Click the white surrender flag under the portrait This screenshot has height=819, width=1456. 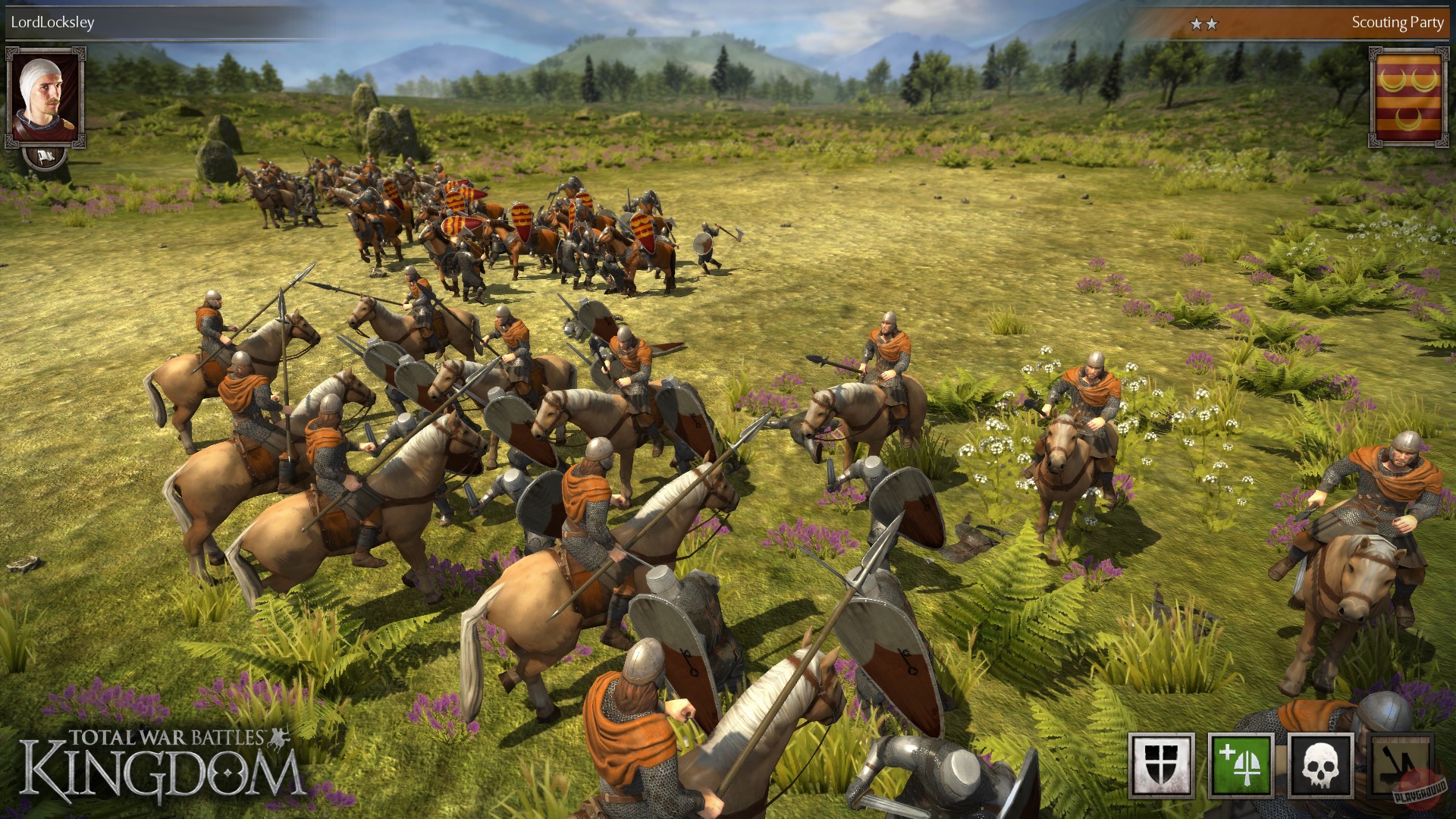point(45,157)
